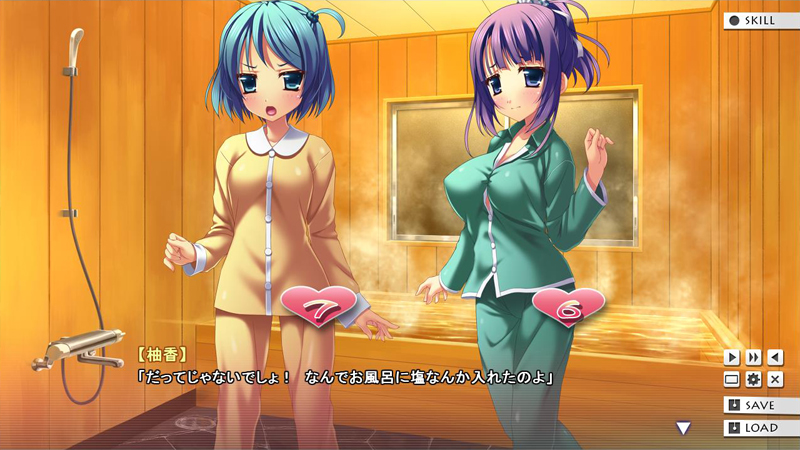Advance dialogue with the white down-arrow indicator
This screenshot has height=450, width=800.
tap(684, 428)
